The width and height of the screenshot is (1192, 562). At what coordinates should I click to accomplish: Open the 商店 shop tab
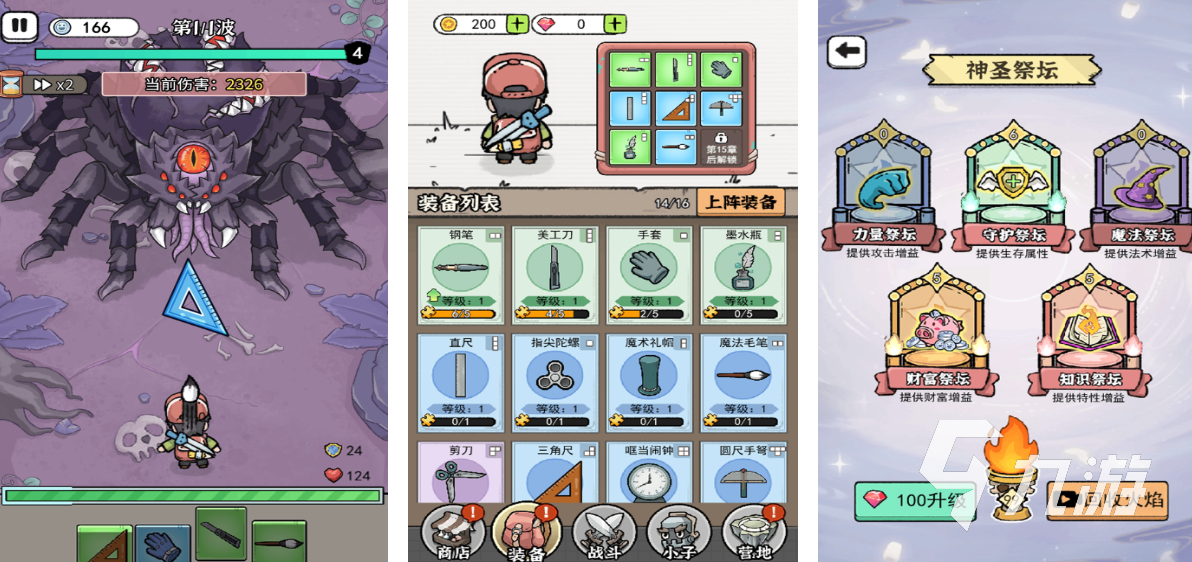pos(452,532)
